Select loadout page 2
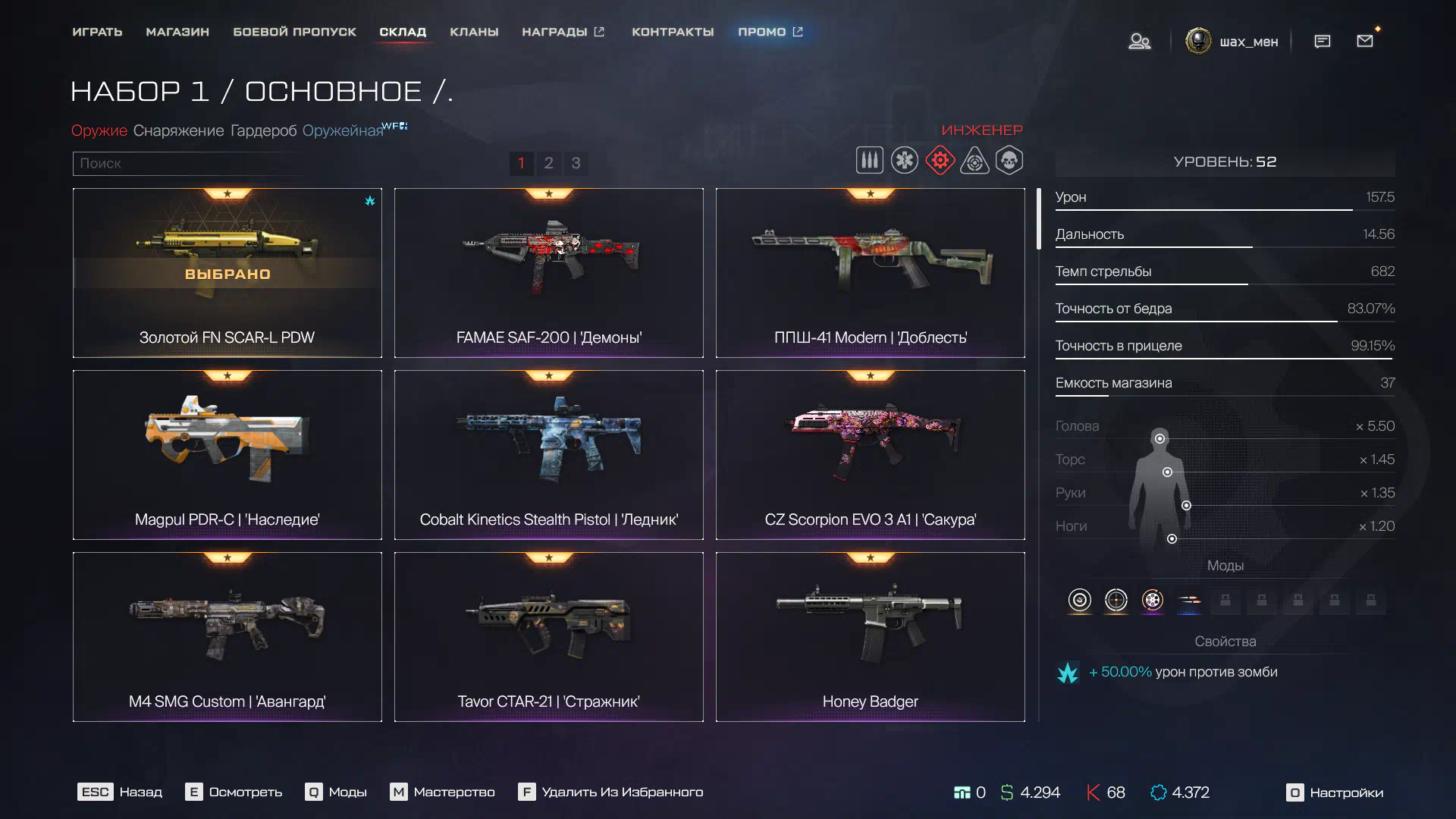Screen dimensions: 1456x819 [x=548, y=163]
